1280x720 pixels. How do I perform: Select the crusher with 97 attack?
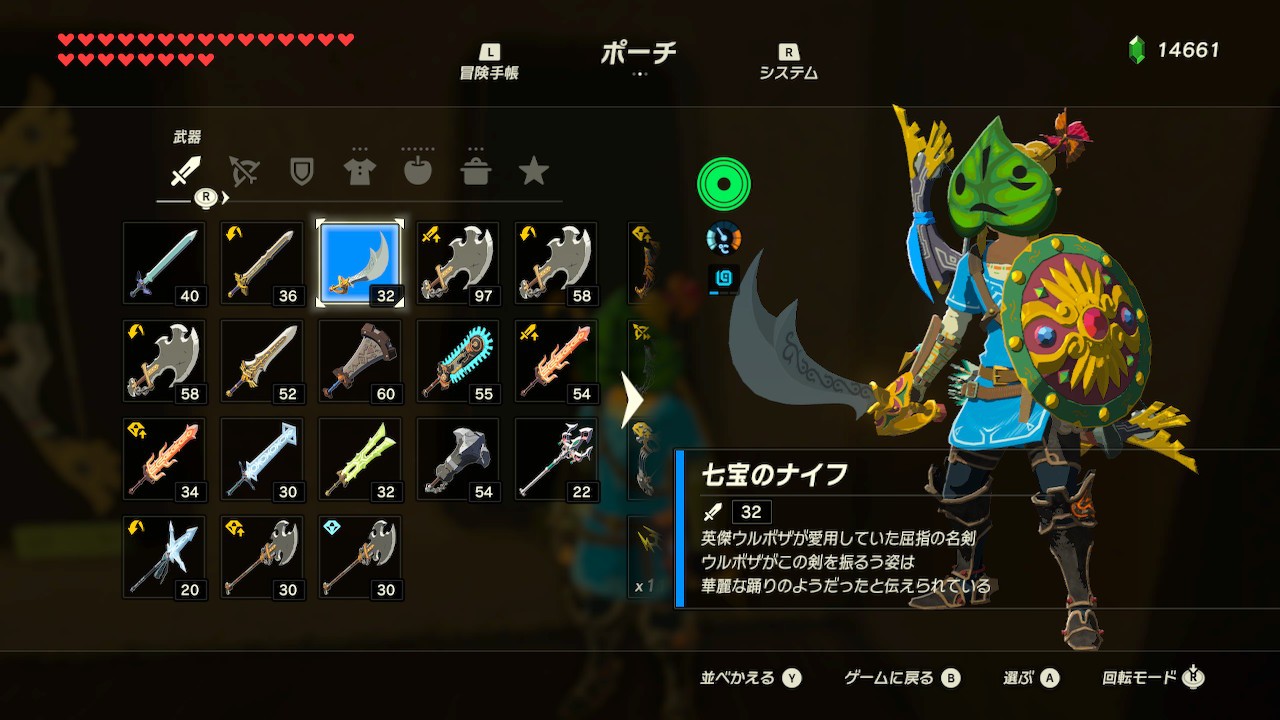click(458, 263)
